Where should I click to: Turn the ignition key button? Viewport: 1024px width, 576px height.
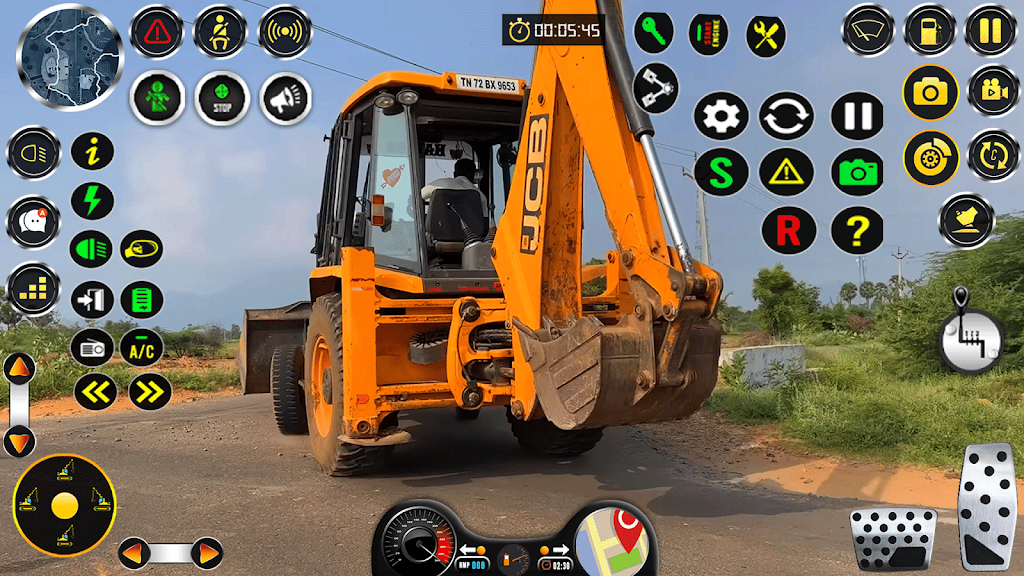tap(653, 32)
